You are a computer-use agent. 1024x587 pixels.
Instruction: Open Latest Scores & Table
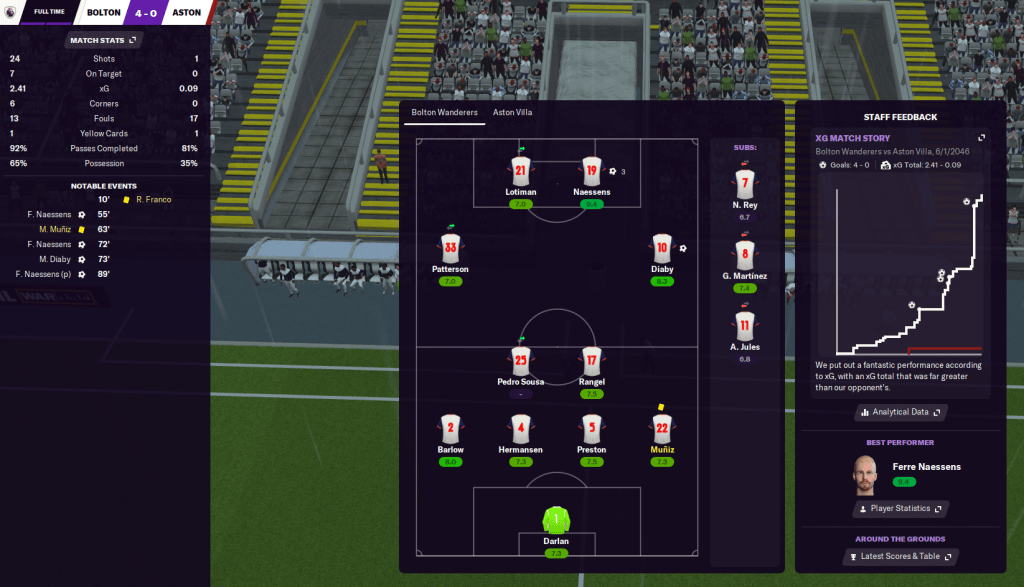(x=900, y=556)
